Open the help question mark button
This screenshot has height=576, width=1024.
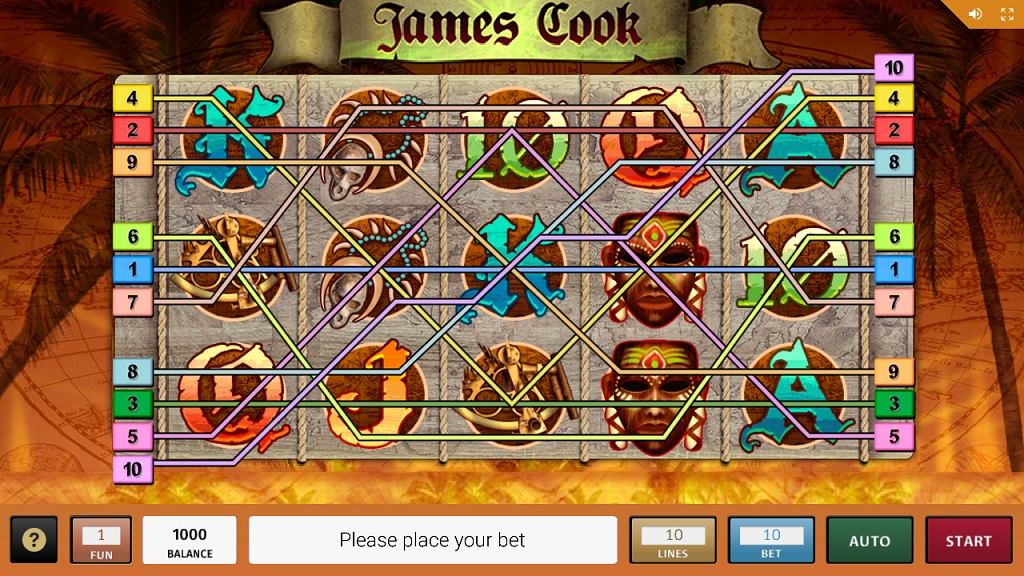pos(34,541)
